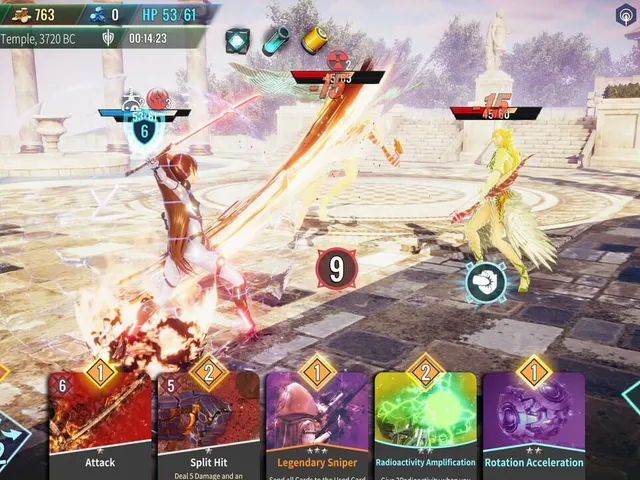Select the Radioactivity Amplification card
640x480 pixels.
(x=425, y=425)
